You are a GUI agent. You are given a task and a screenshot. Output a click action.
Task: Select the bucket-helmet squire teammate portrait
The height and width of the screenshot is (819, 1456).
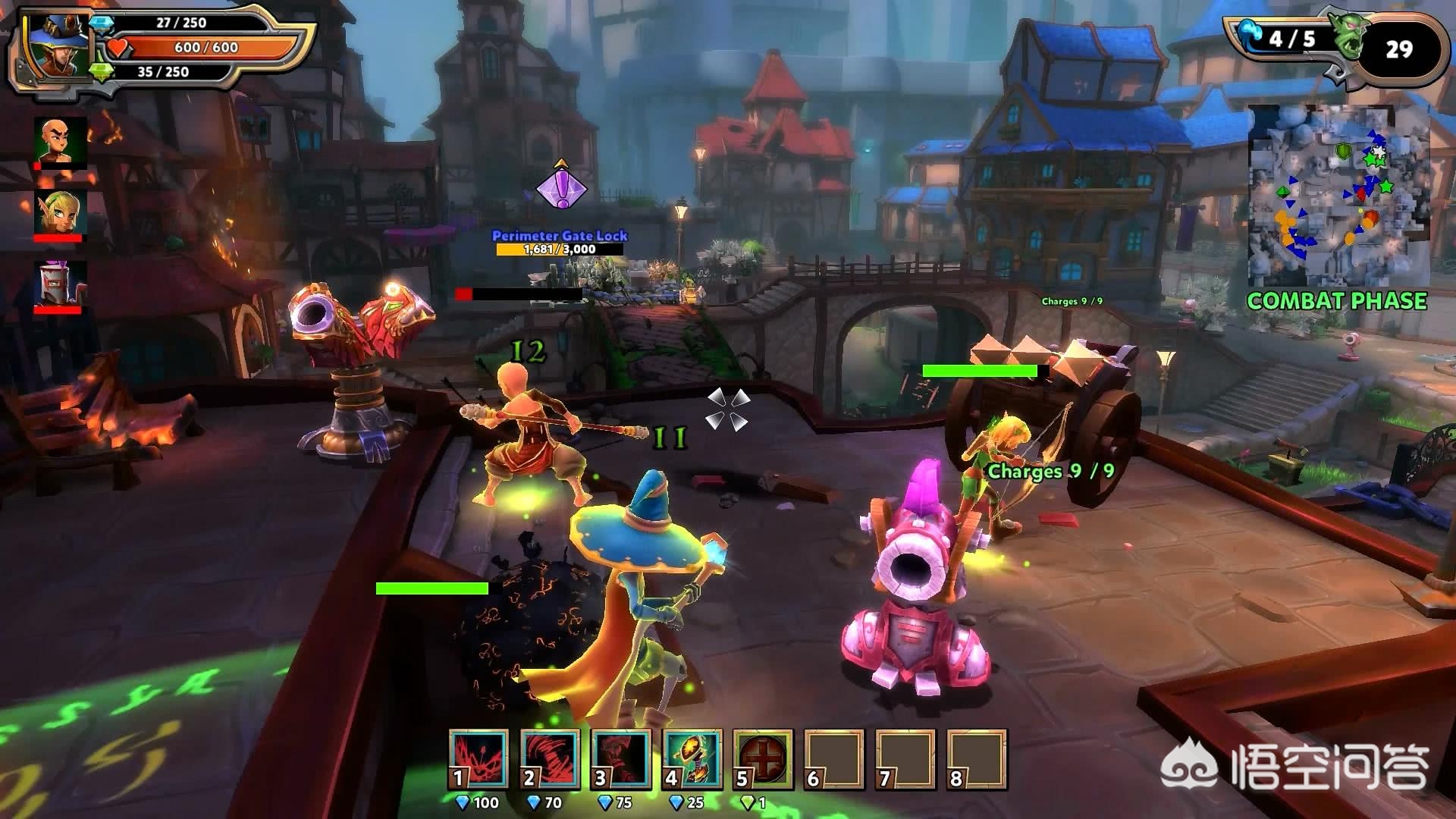[60, 285]
